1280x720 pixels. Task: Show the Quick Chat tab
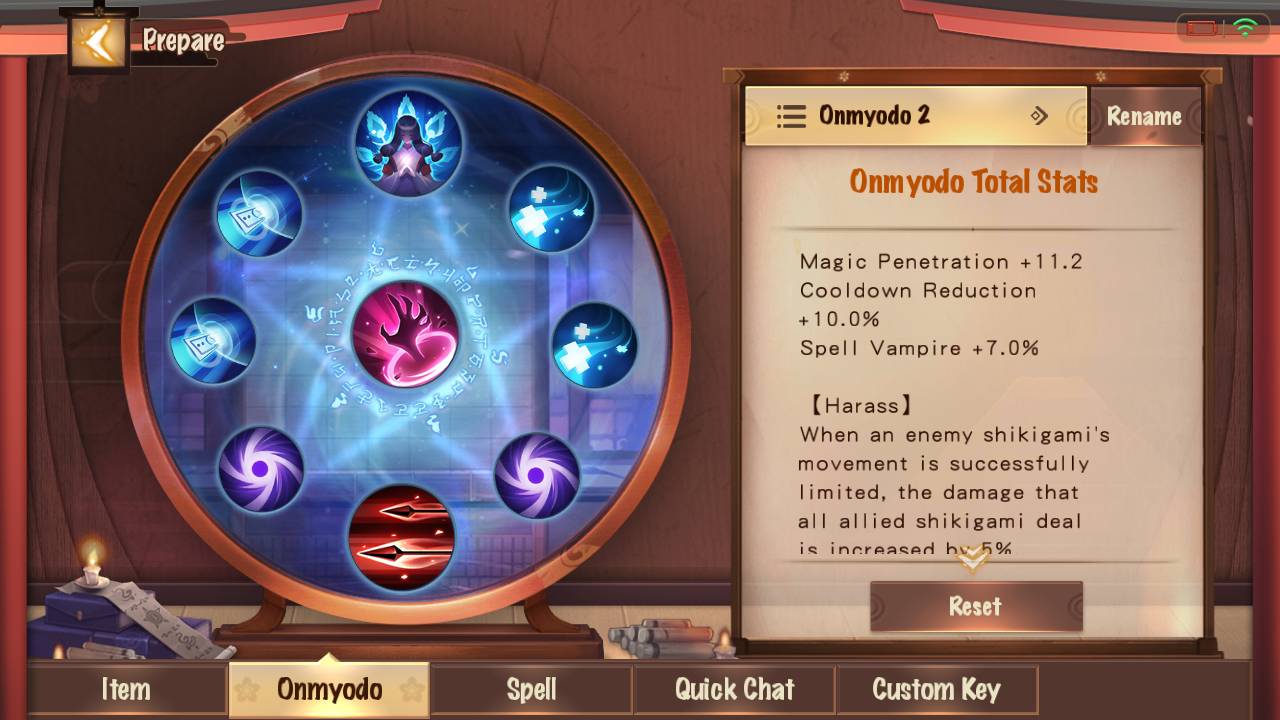[x=734, y=689]
